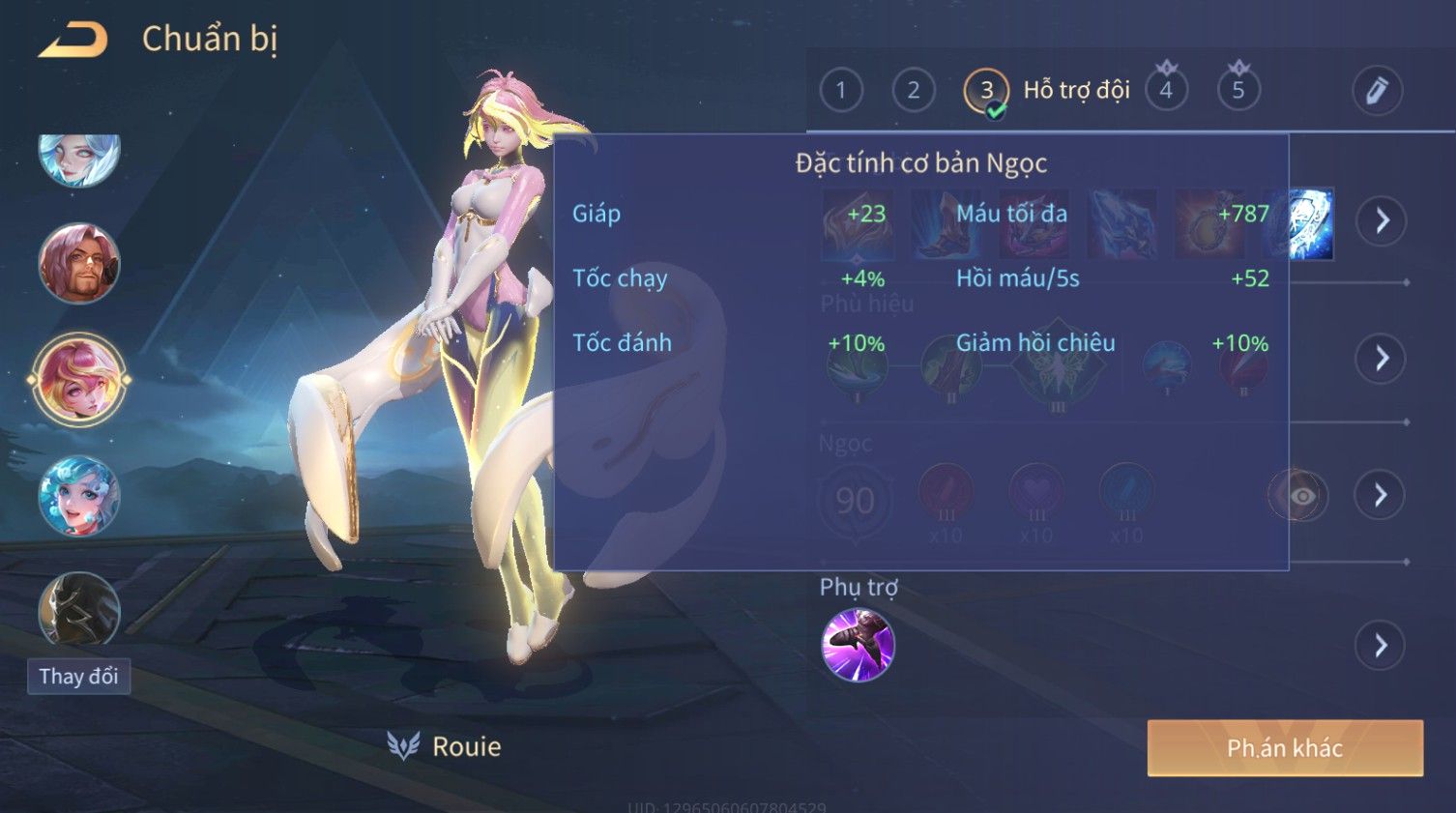
Task: Choose the white-haired hero portrait
Action: 79,158
